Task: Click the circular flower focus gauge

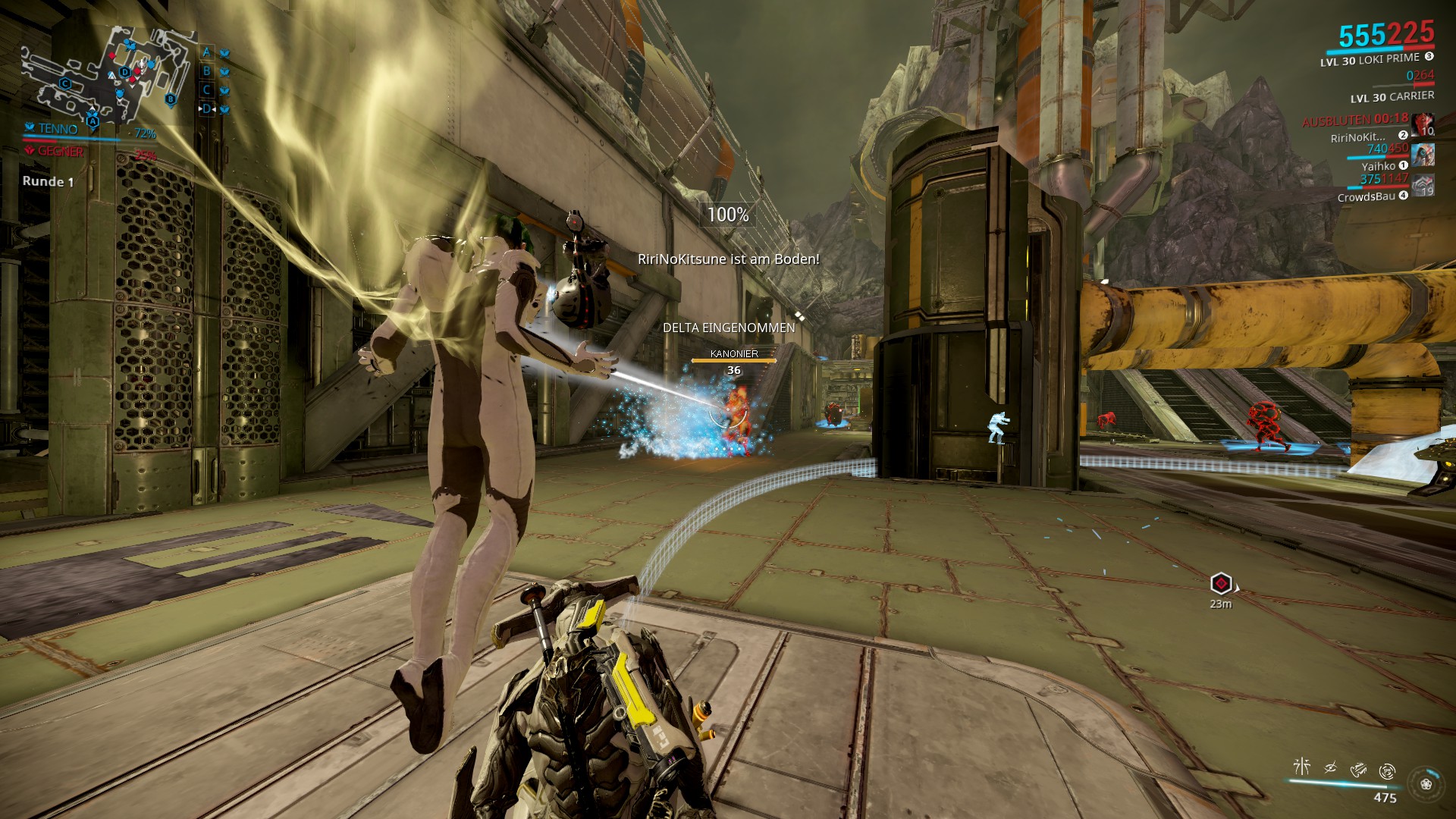Action: [1426, 784]
